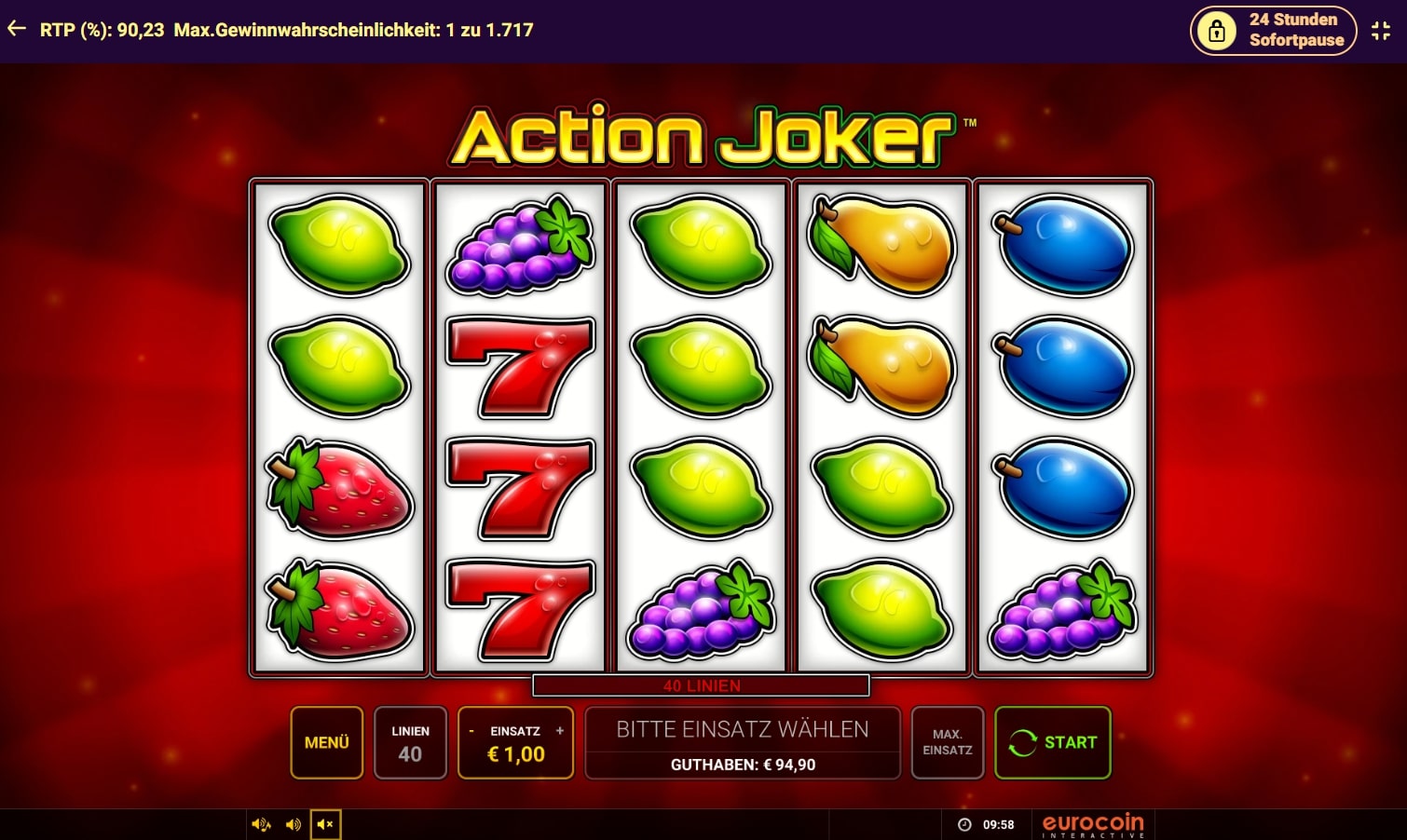The height and width of the screenshot is (840, 1407).
Task: Click the lock icon on the Sofortpause button
Action: pyautogui.click(x=1218, y=30)
